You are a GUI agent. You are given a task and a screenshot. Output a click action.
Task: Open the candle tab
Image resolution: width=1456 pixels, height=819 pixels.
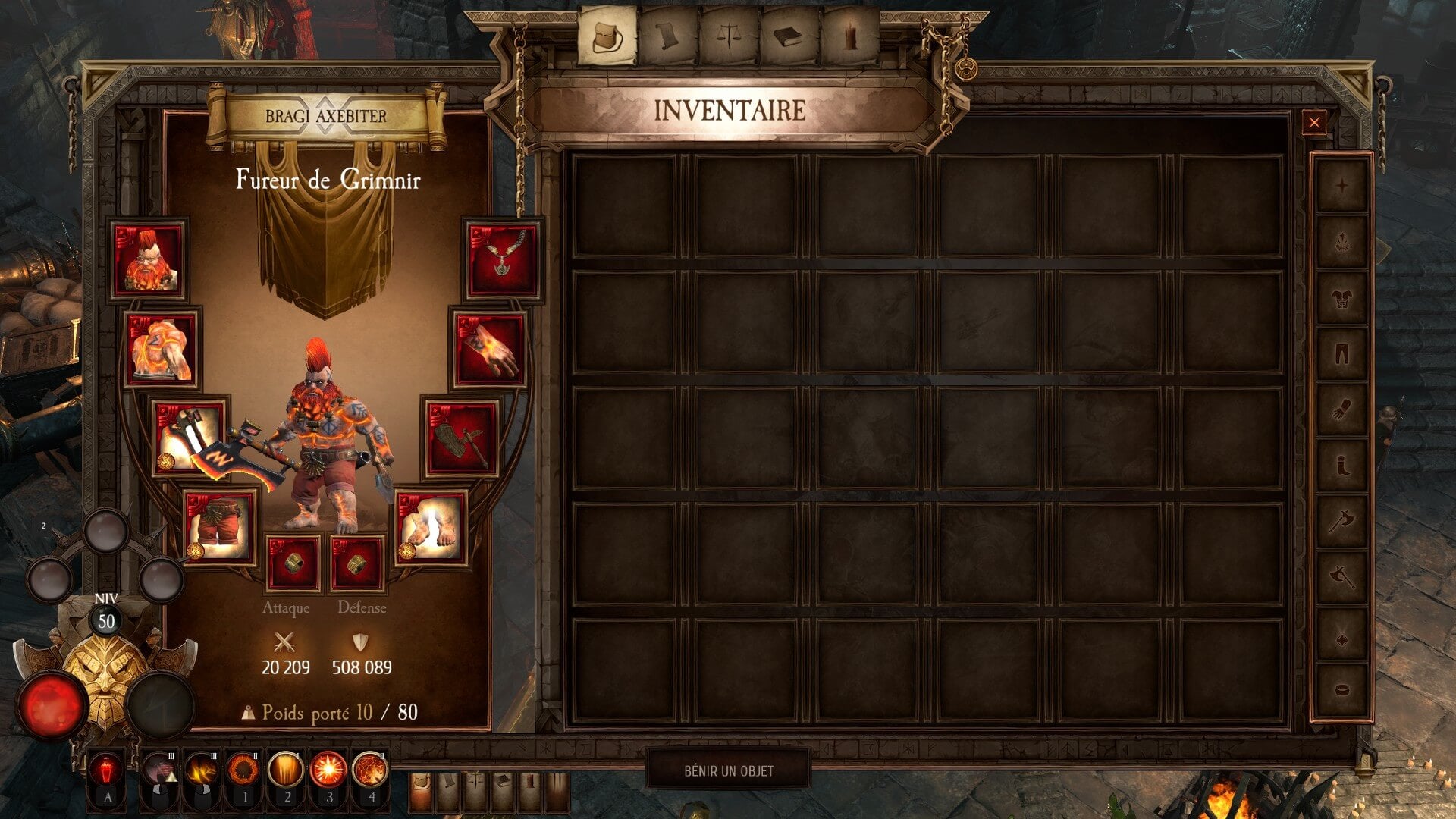[850, 35]
